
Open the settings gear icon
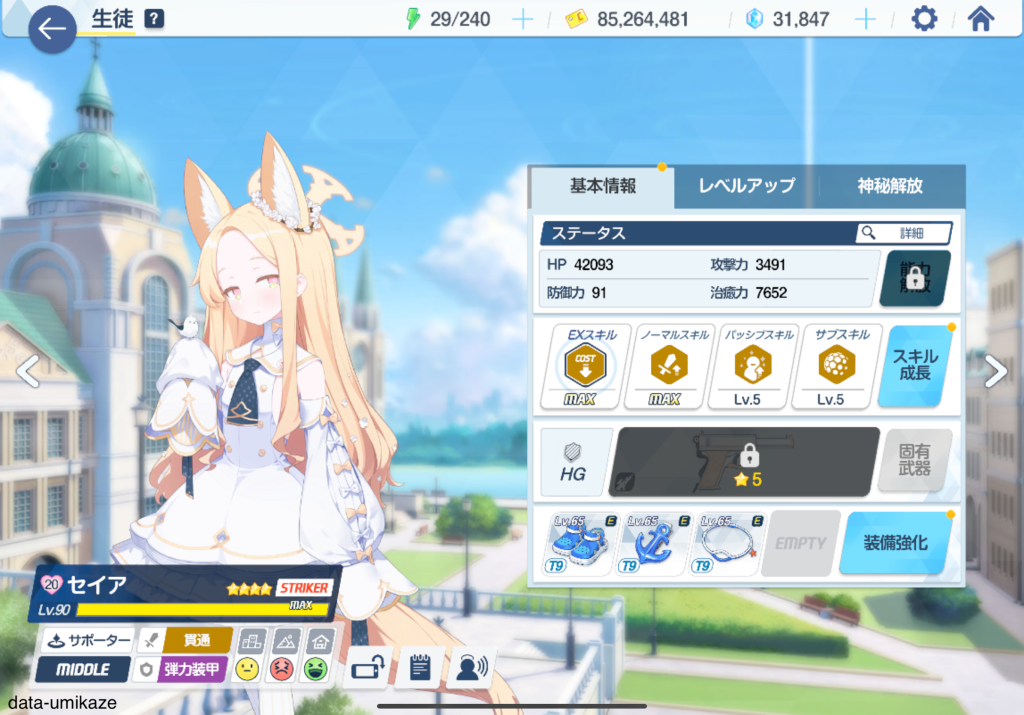click(924, 19)
